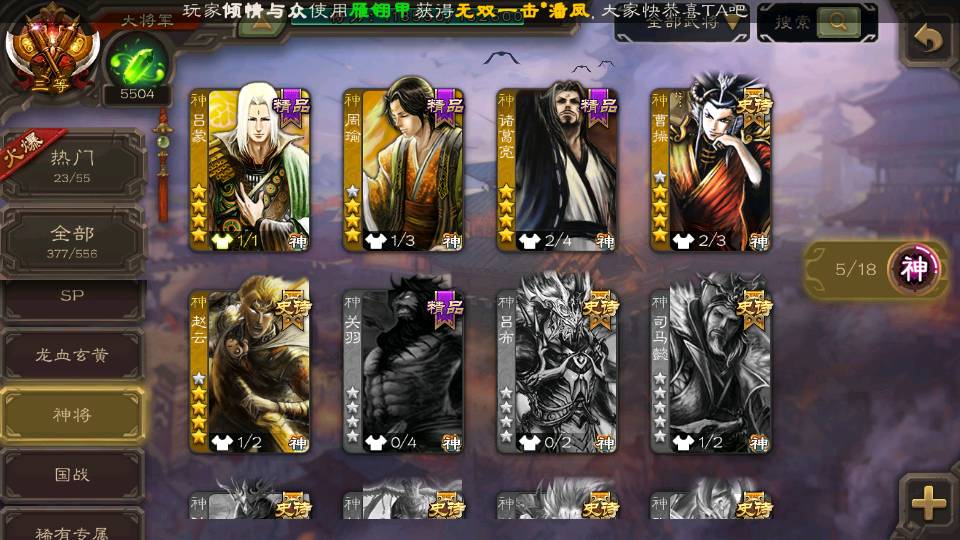Click the 神 collection progress badge
960x540 pixels.
[x=914, y=269]
